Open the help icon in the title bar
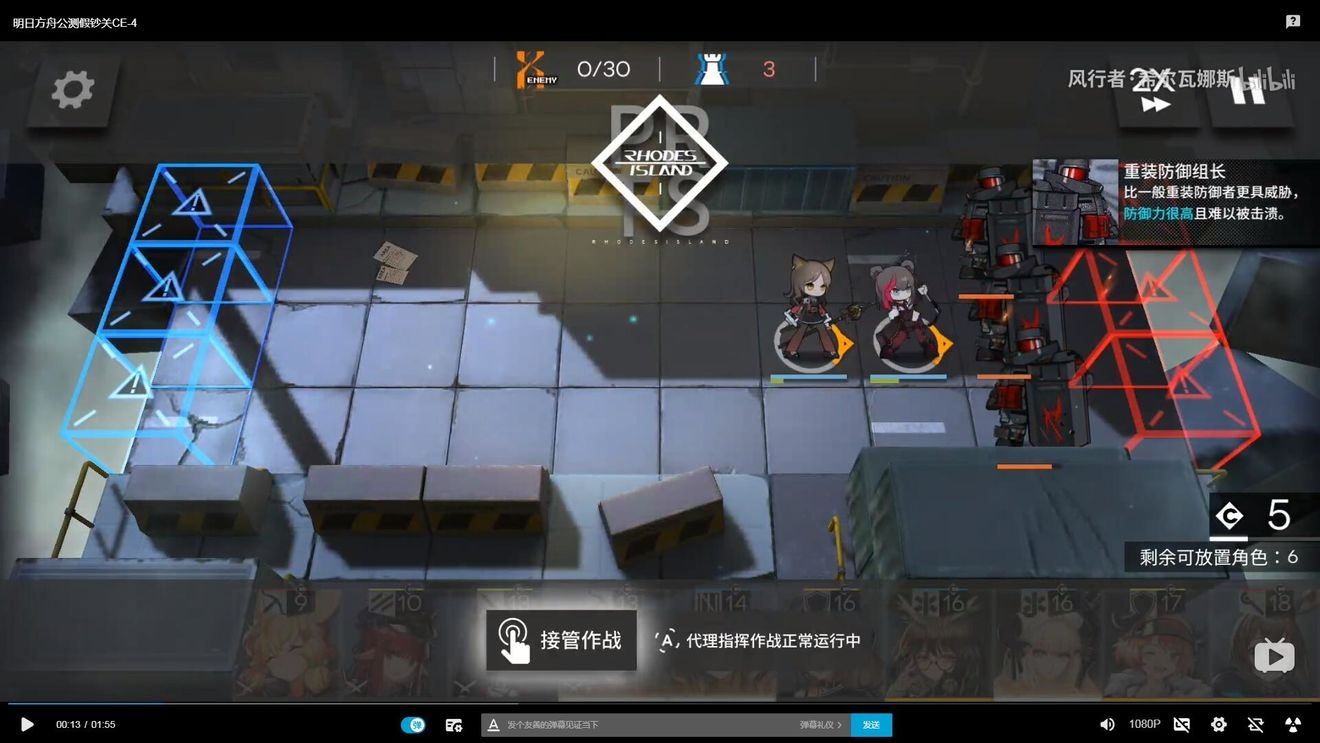 (x=1293, y=21)
